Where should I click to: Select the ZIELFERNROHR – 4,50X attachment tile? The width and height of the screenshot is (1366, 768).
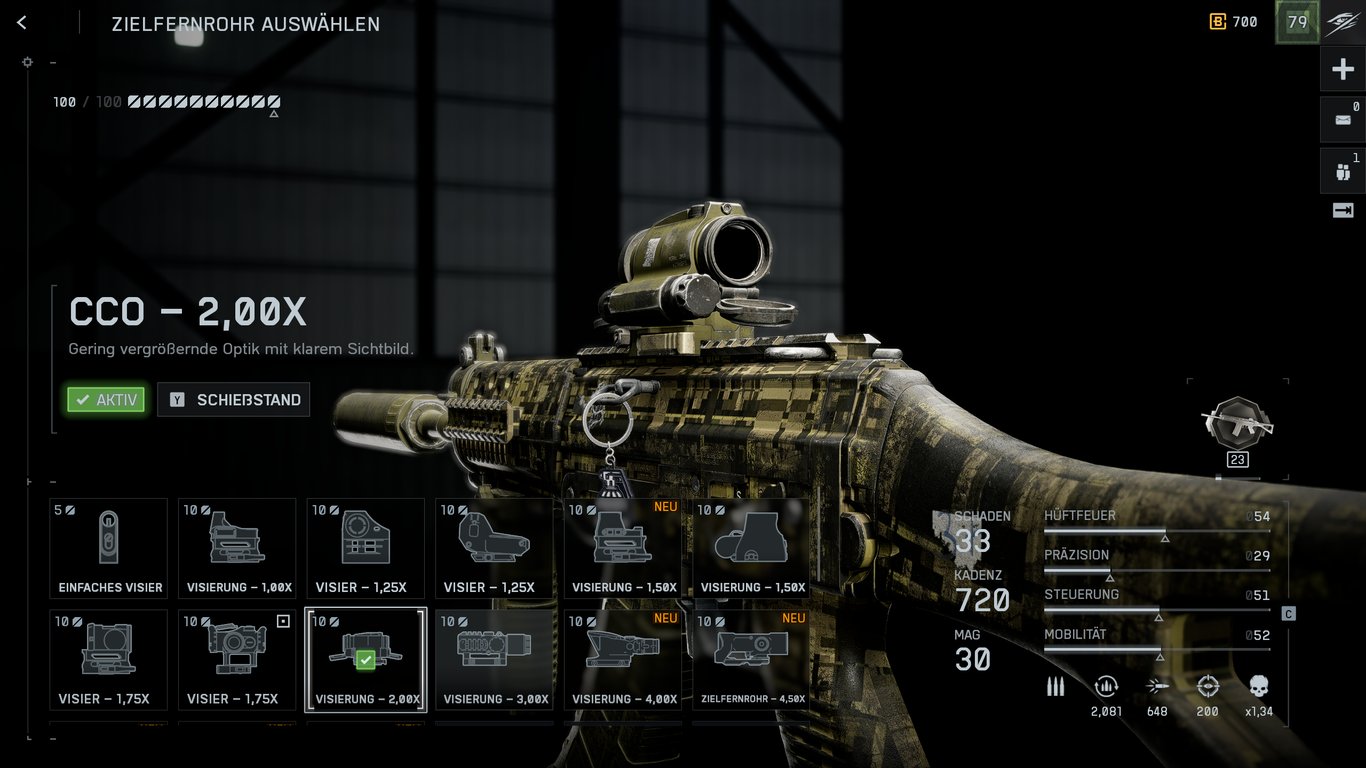[751, 660]
